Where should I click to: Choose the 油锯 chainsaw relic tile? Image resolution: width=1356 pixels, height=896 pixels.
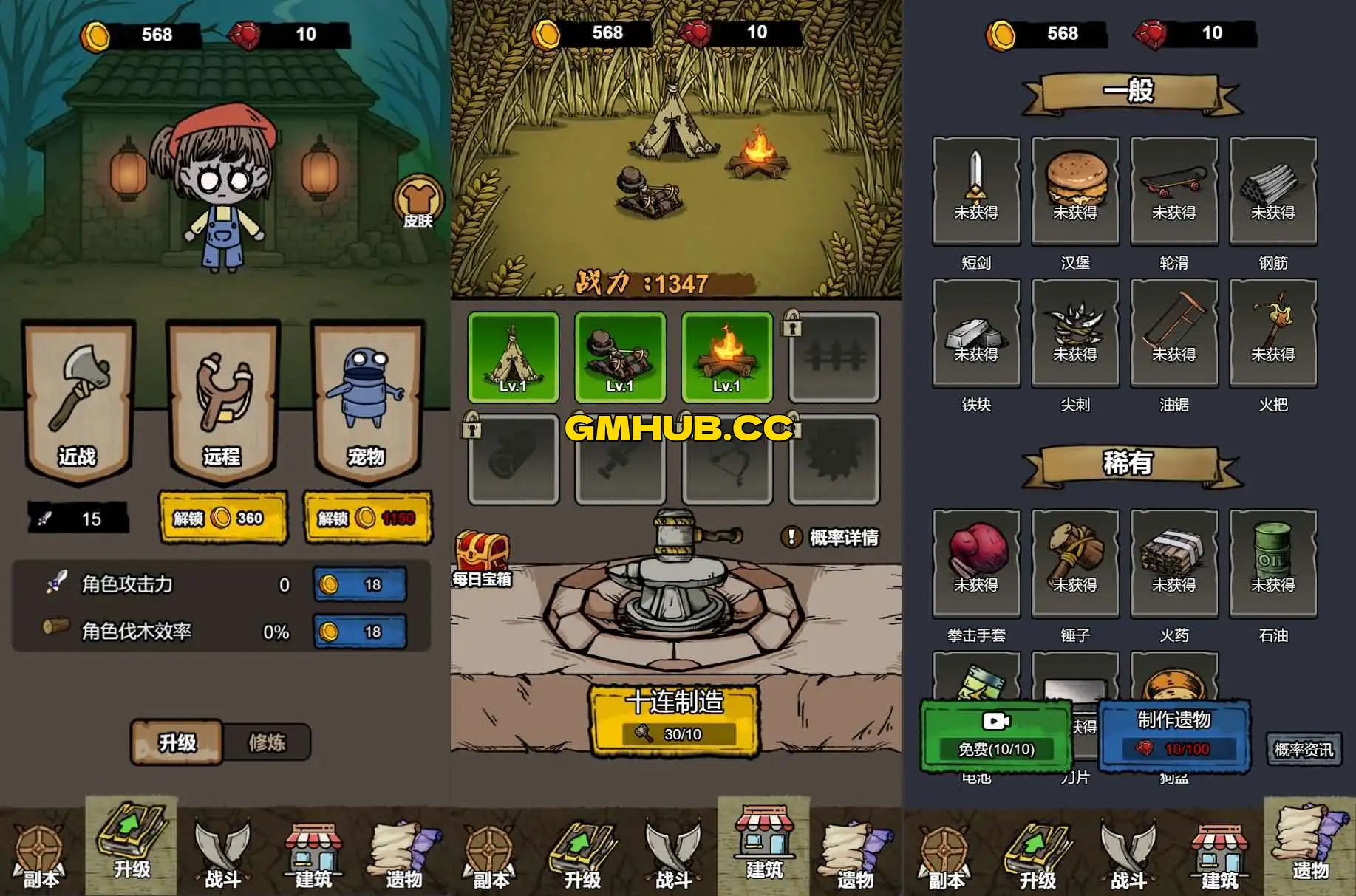[x=1174, y=332]
